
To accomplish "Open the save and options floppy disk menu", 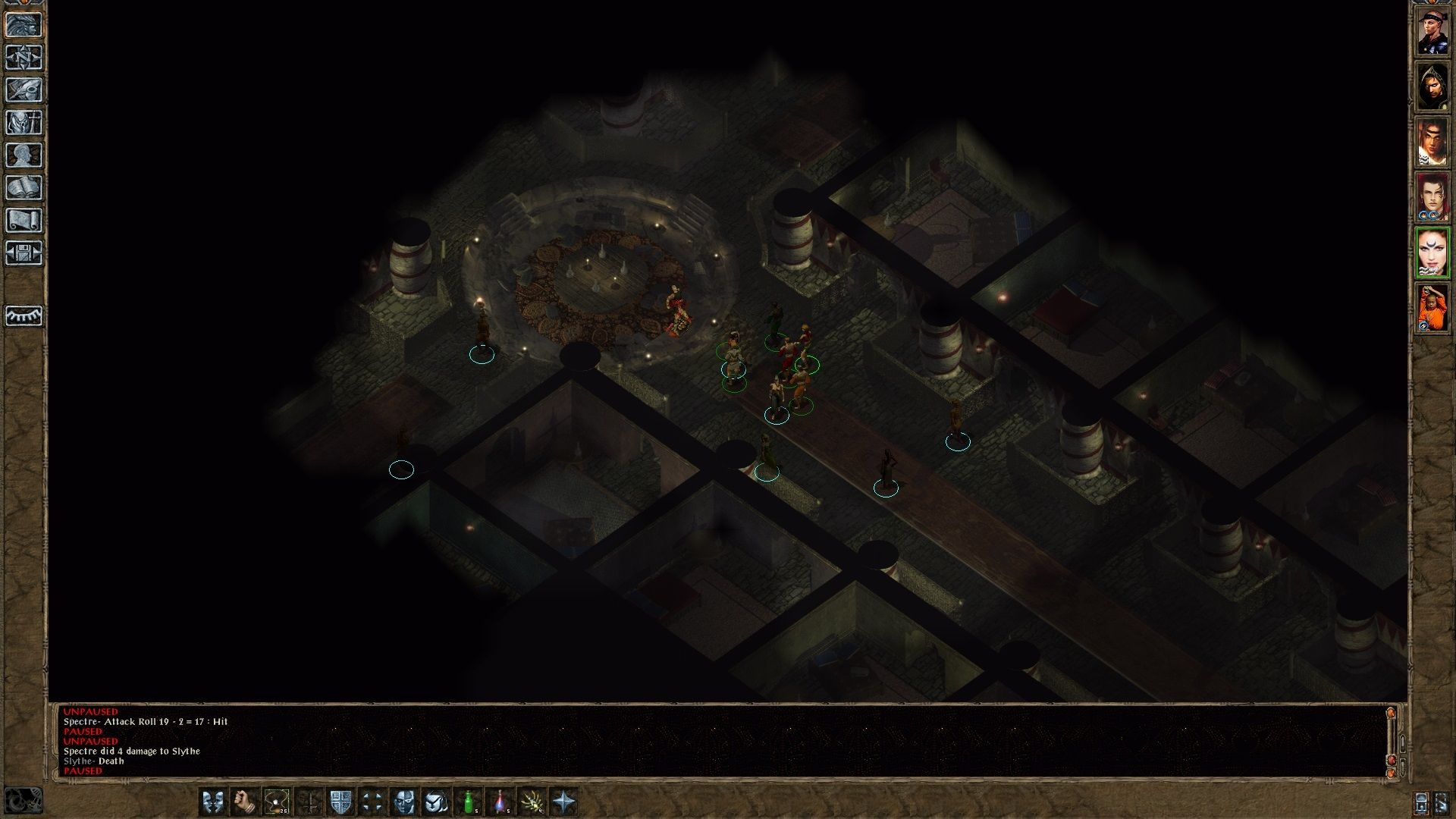I will coord(24,253).
